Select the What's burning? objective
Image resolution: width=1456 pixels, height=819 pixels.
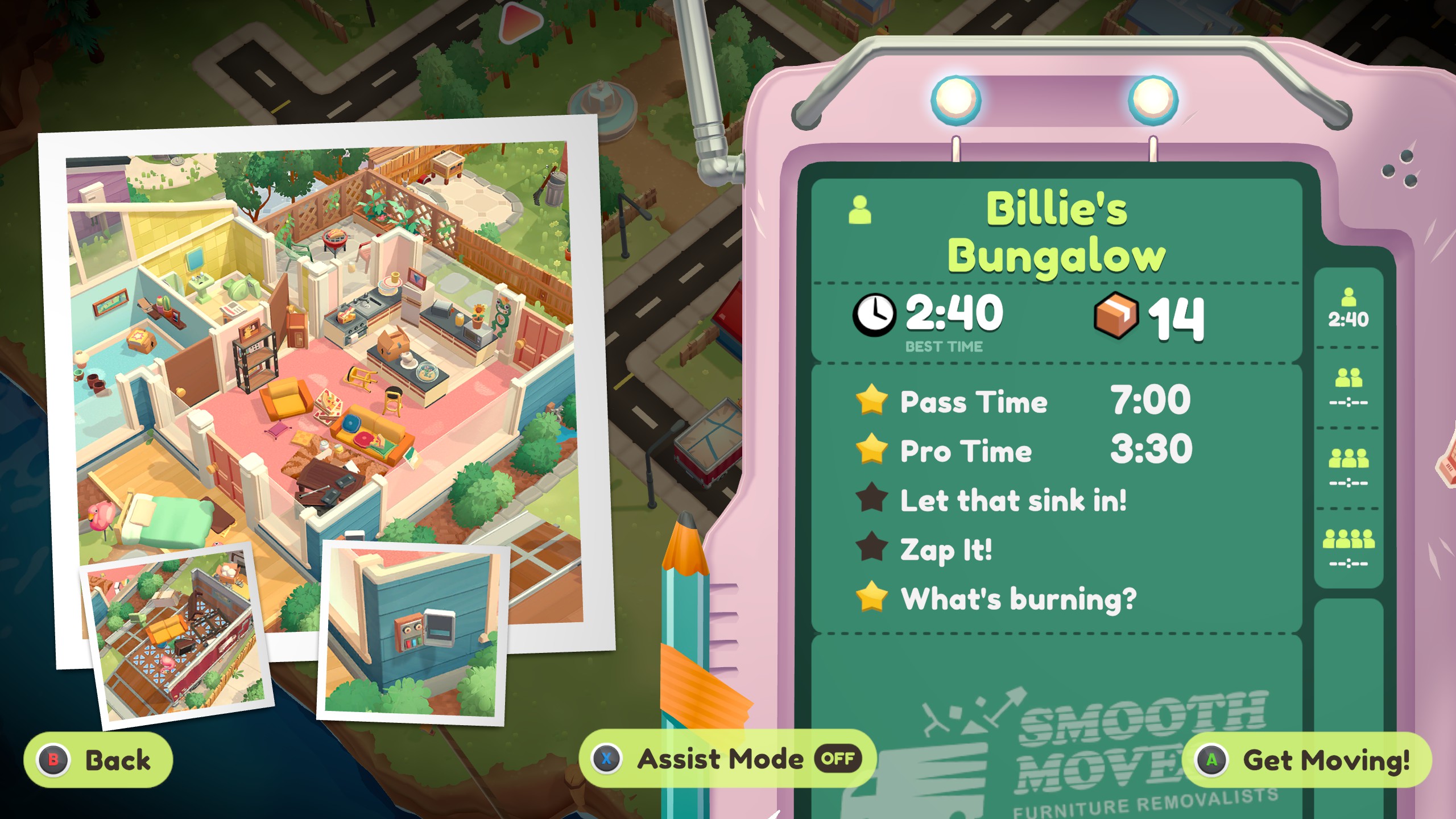(x=1018, y=598)
